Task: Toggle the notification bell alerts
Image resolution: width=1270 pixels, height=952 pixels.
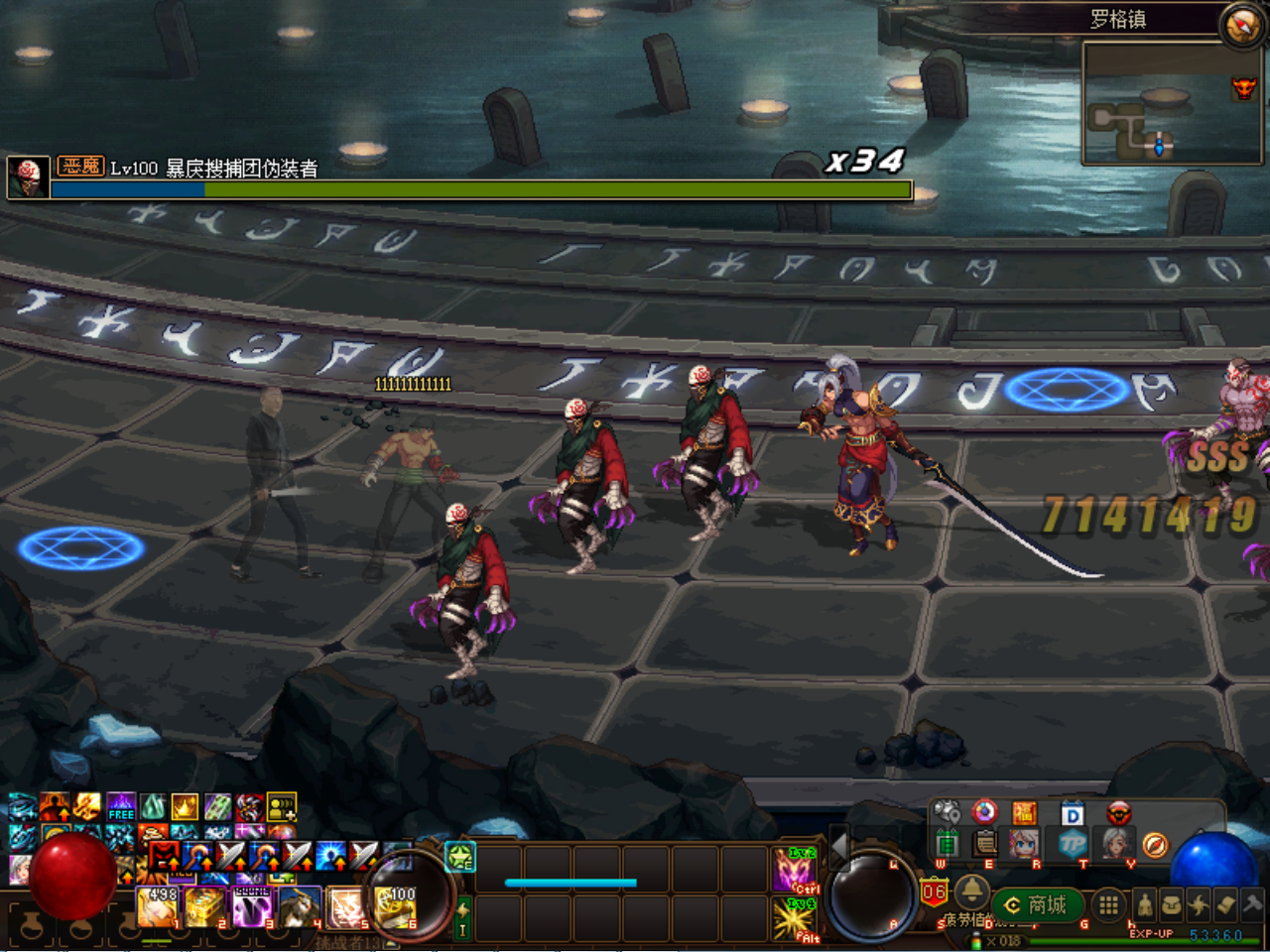Action: pyautogui.click(x=972, y=893)
